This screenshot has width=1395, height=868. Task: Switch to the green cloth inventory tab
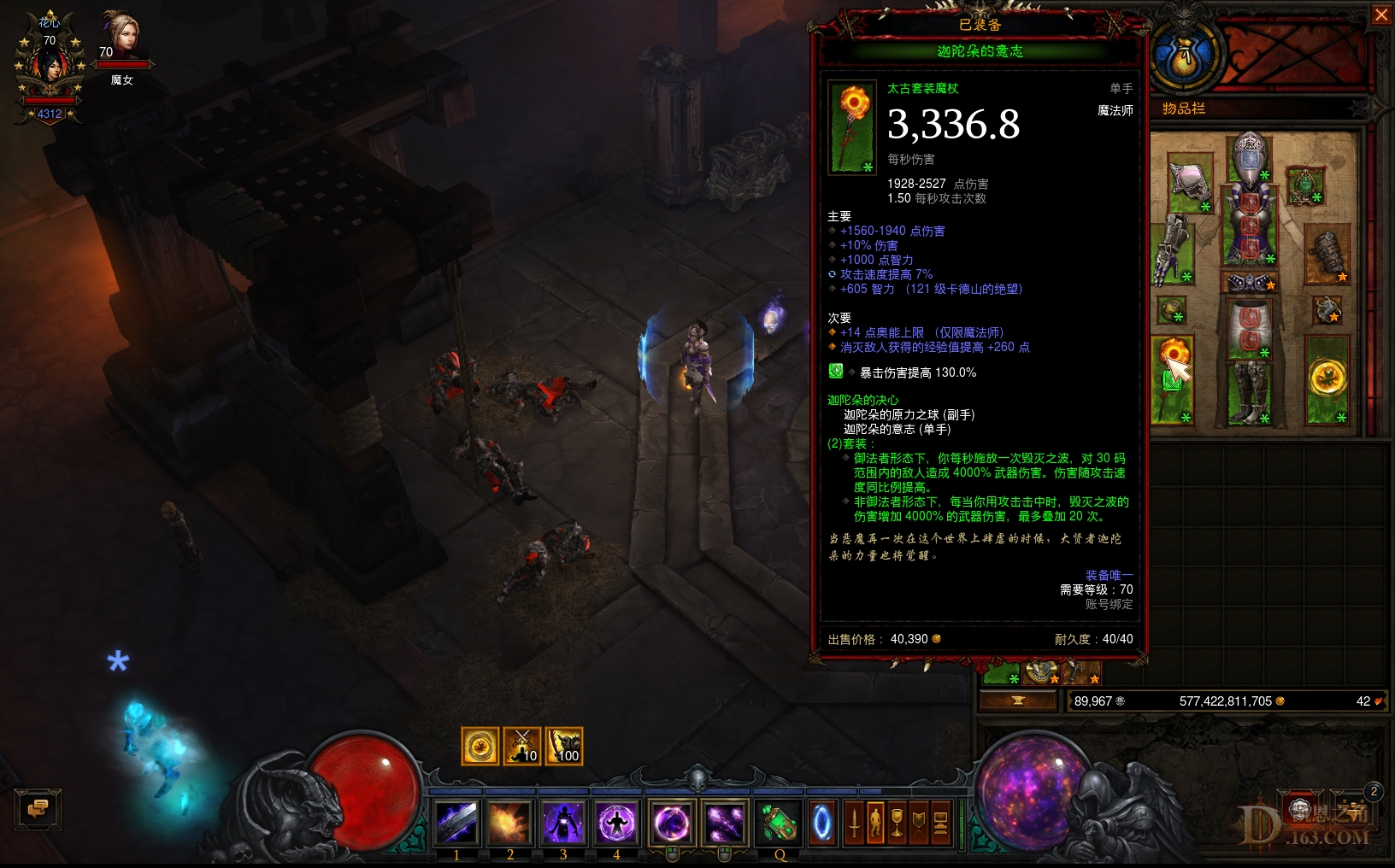coord(1000,675)
